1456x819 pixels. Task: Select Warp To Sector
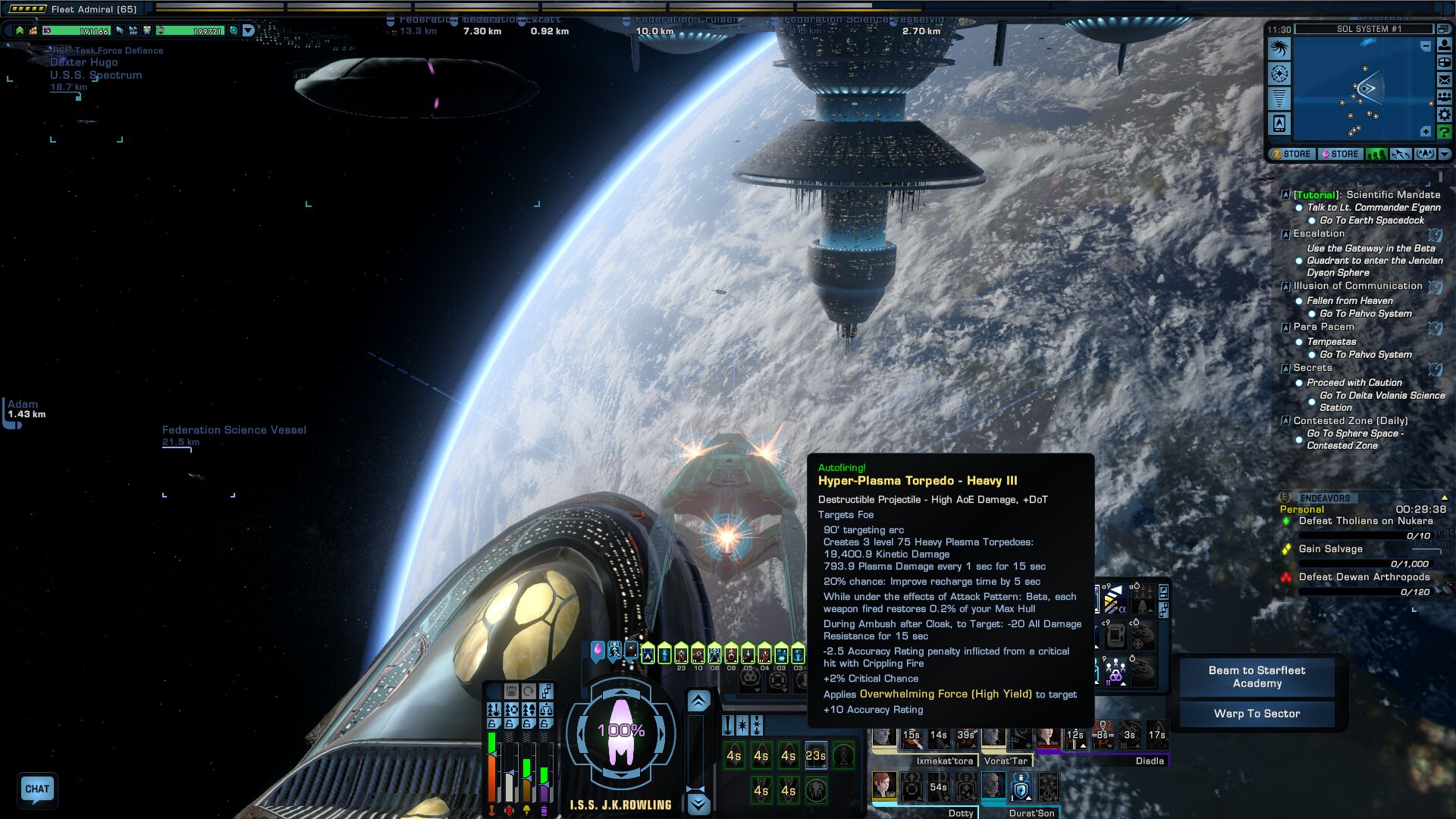click(x=1257, y=714)
